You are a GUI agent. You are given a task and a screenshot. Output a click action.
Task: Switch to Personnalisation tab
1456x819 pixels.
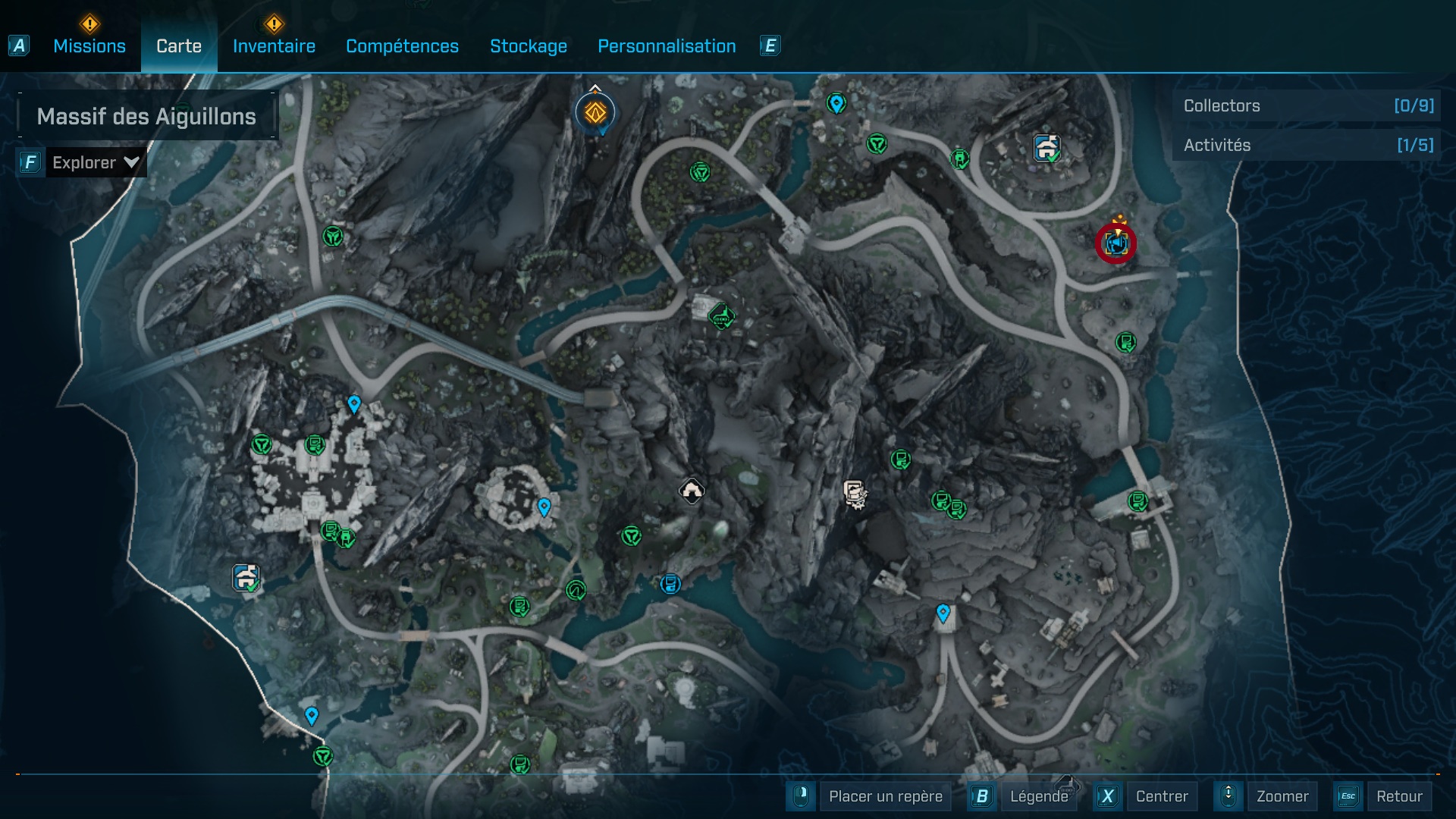667,46
